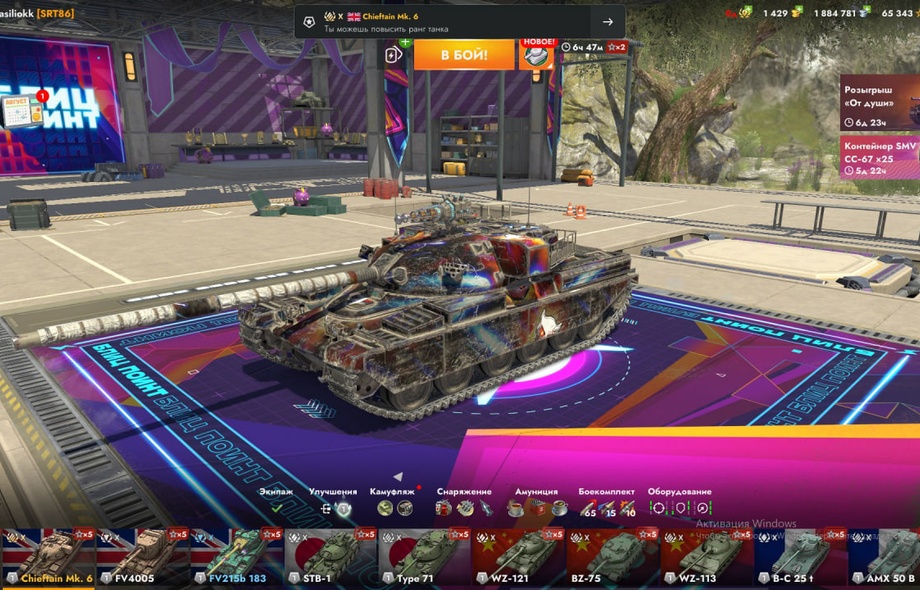
Task: Pick the AMX 50 B tank
Action: (885, 558)
